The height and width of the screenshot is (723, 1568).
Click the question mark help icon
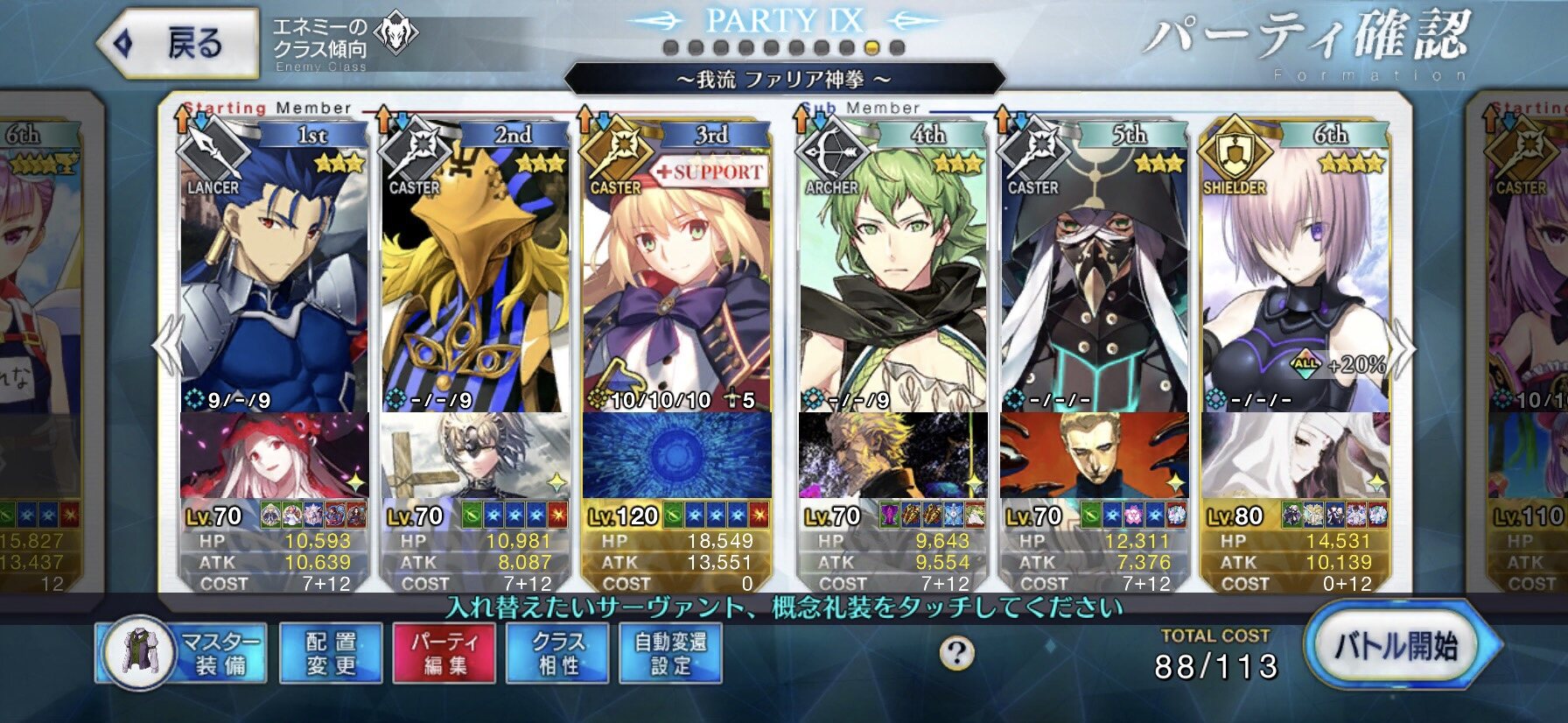pos(956,652)
